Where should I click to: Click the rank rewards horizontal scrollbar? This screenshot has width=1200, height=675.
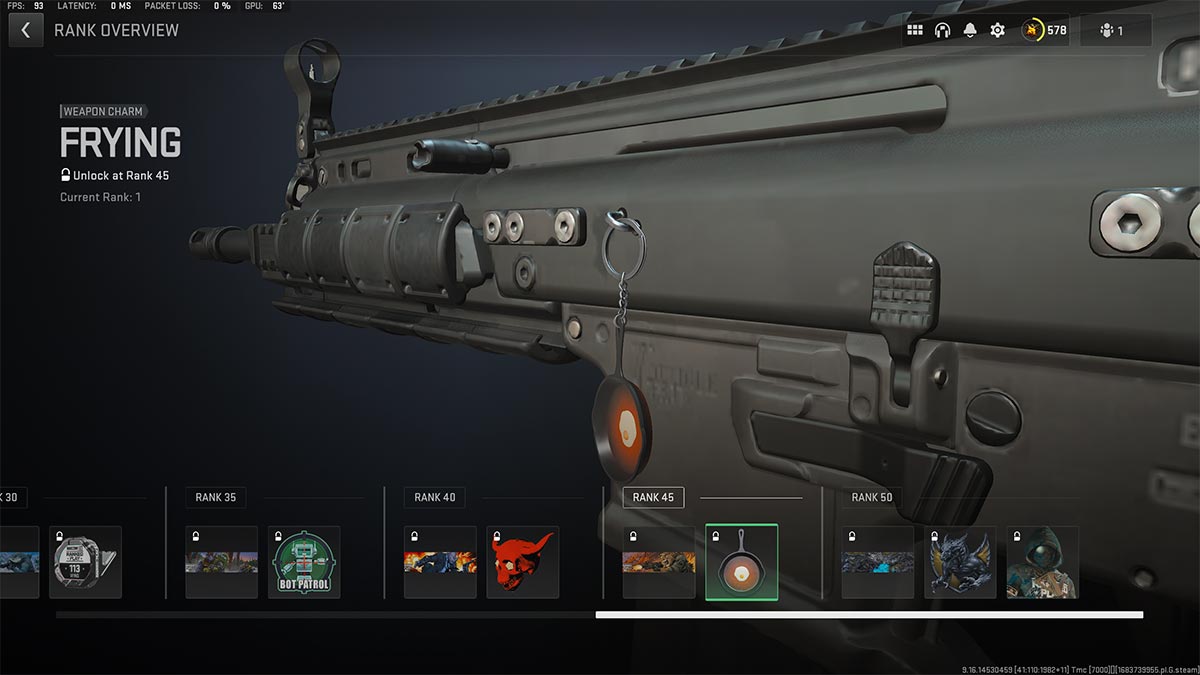click(868, 615)
